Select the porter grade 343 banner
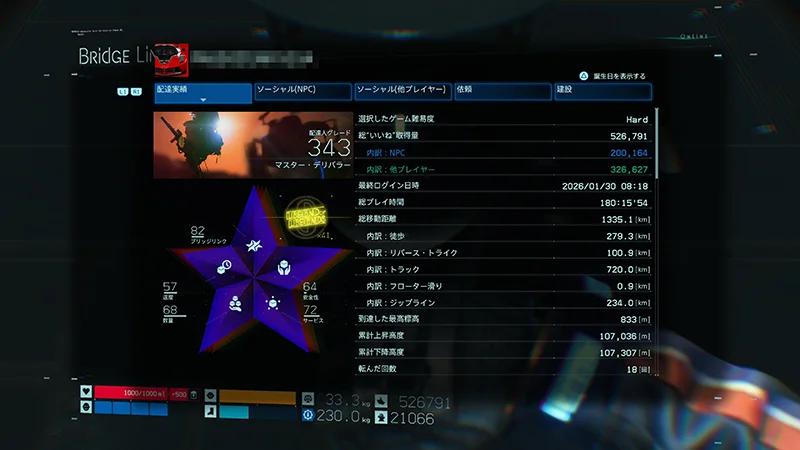This screenshot has height=450, width=800. [252, 145]
